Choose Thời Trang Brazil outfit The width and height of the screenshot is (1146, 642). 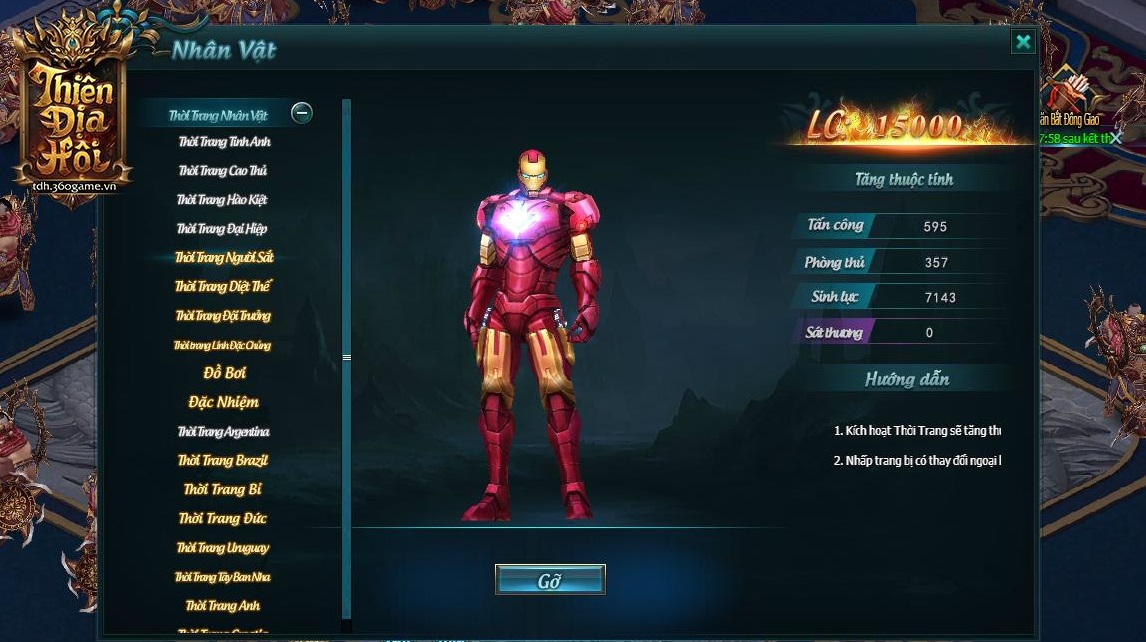pos(223,461)
